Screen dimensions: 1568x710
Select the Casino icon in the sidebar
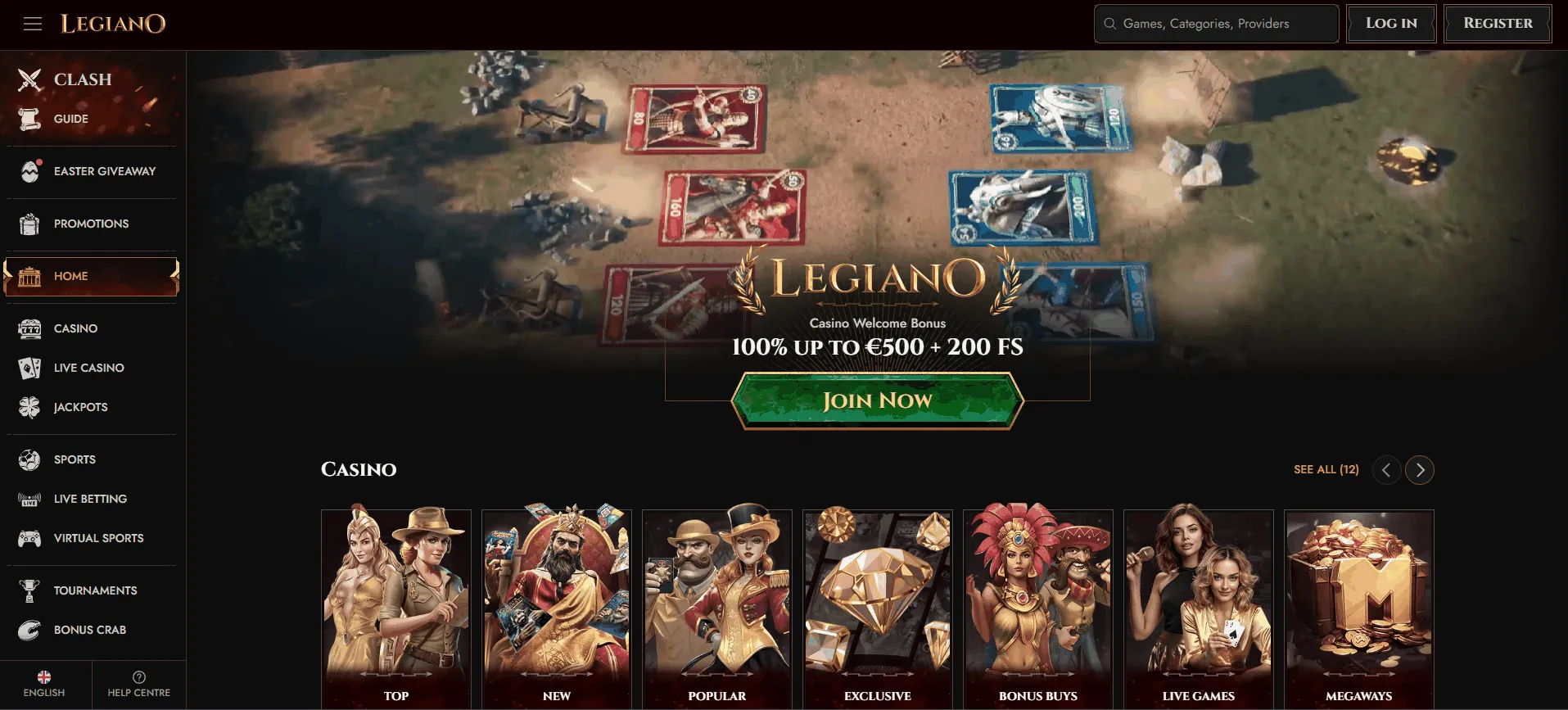[30, 328]
